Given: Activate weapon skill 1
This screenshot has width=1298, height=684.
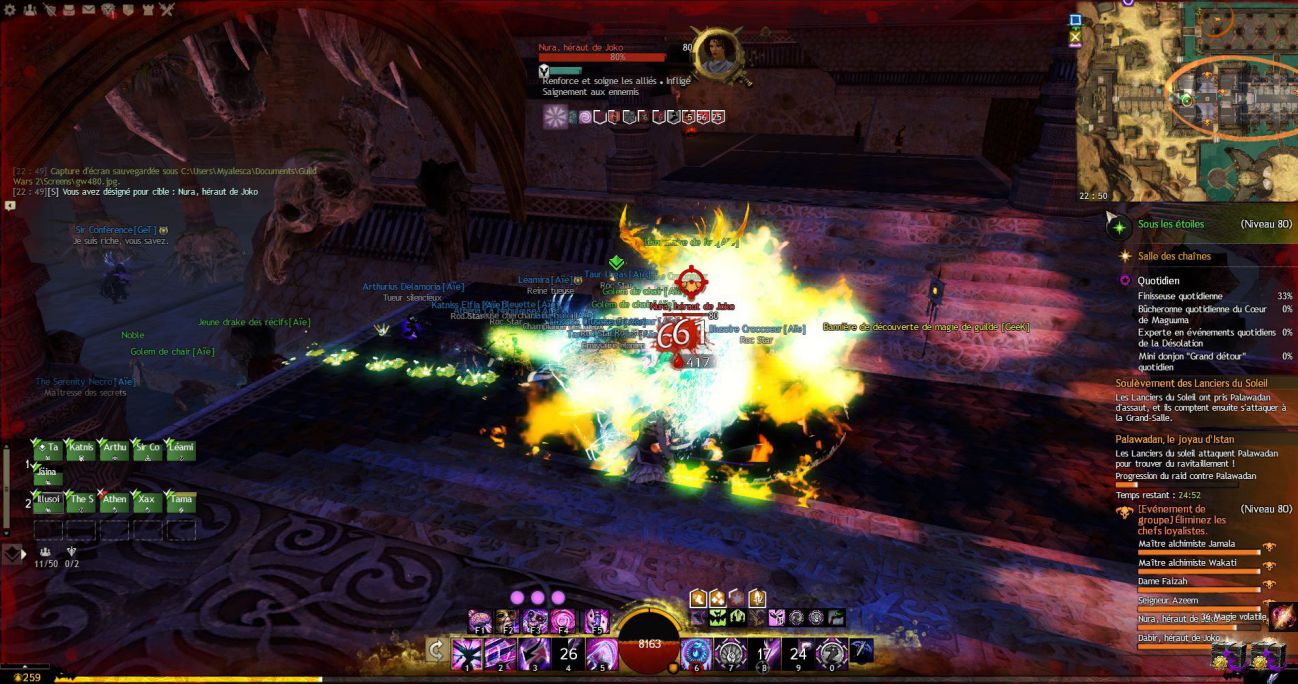Looking at the screenshot, I should (467, 655).
